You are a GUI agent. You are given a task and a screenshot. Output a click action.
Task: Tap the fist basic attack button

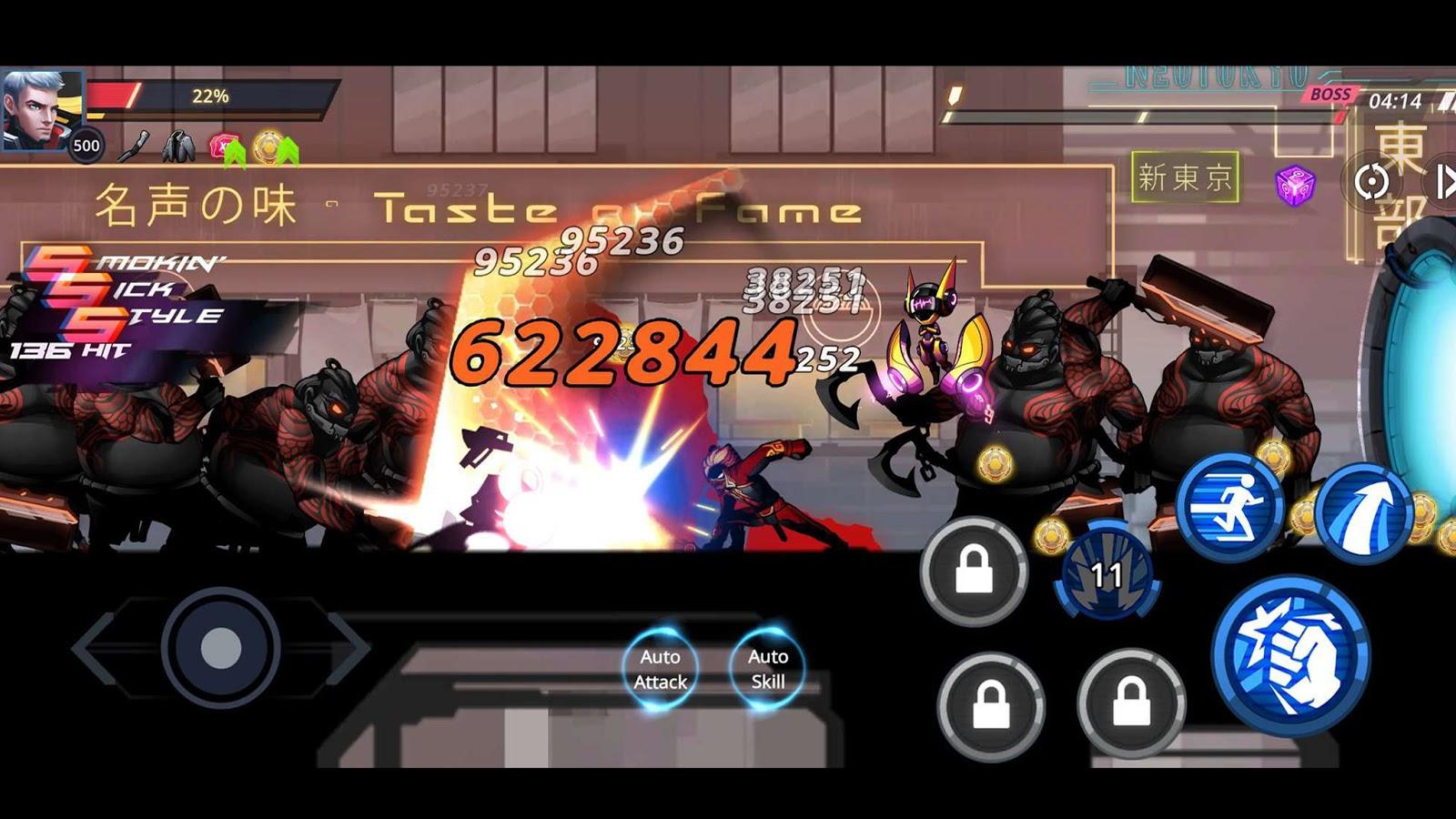[x=1290, y=655]
